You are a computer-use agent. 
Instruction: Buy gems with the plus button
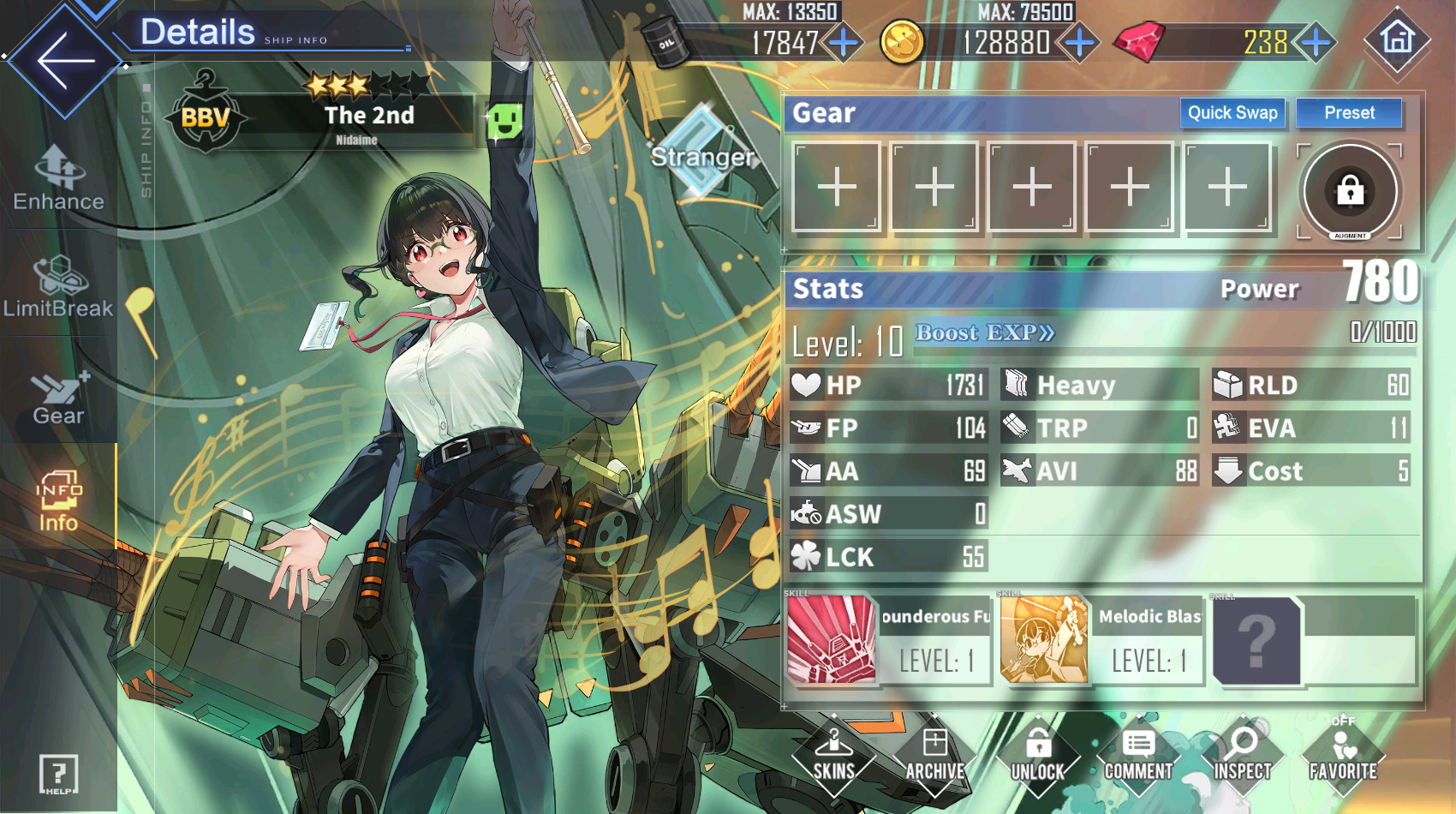point(1316,41)
